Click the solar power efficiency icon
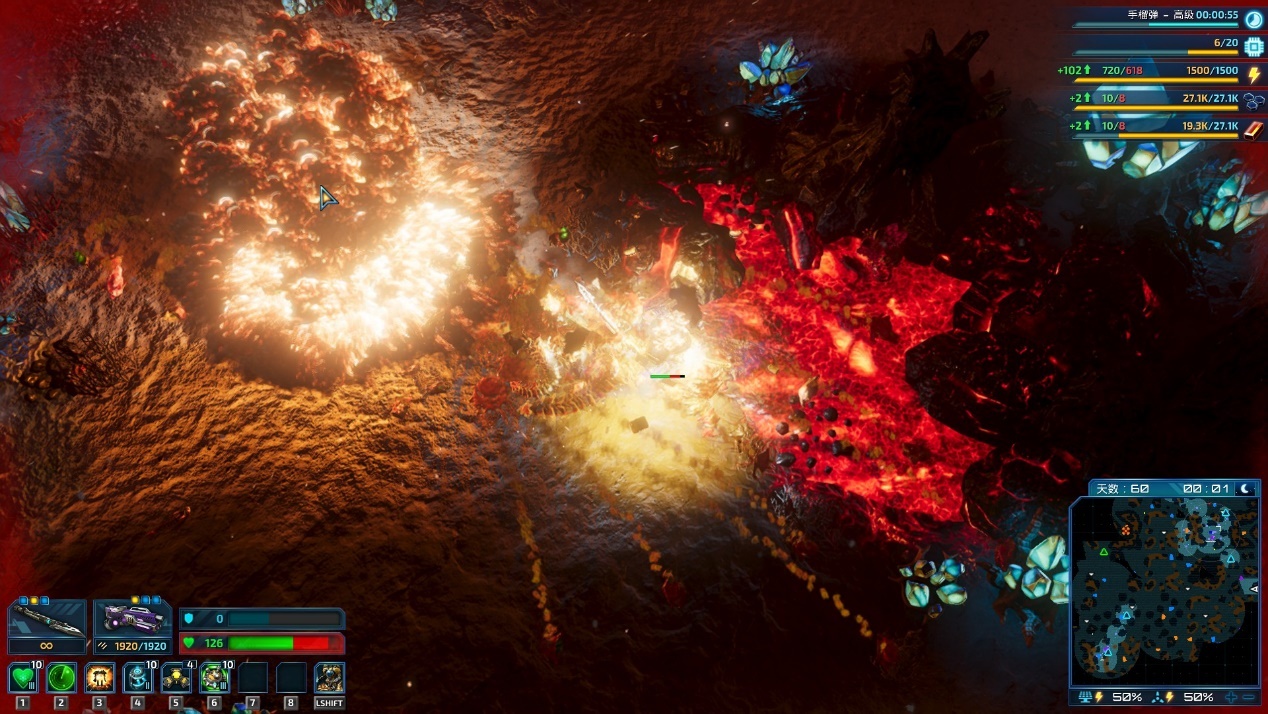Viewport: 1268px width, 714px height. pyautogui.click(x=1084, y=697)
